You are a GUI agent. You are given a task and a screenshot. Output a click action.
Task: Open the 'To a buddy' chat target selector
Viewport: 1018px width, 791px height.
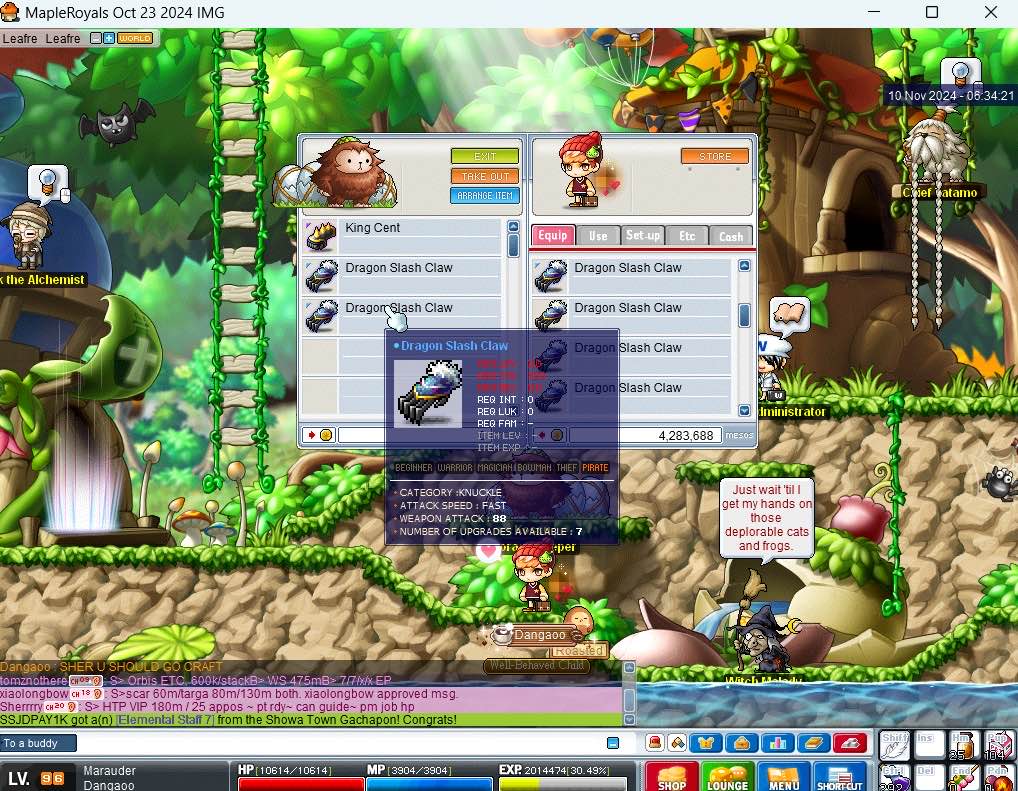[x=38, y=743]
